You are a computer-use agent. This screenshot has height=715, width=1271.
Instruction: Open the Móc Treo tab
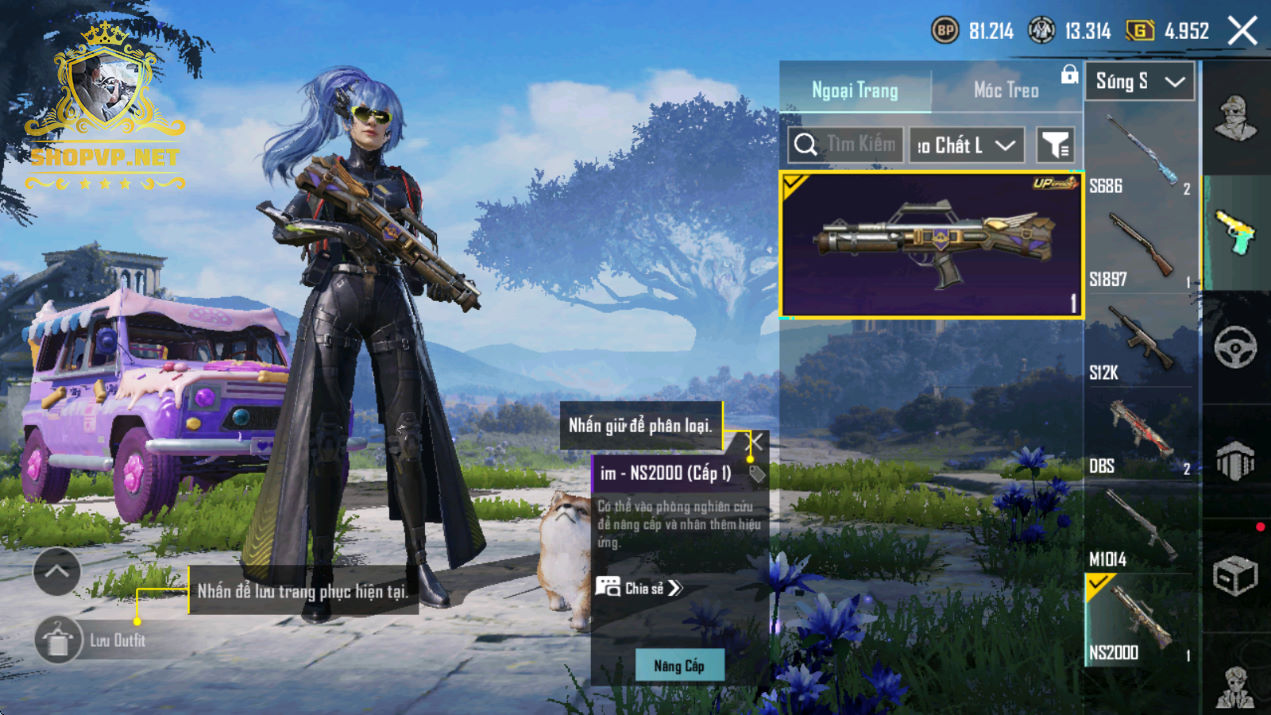[x=1005, y=91]
